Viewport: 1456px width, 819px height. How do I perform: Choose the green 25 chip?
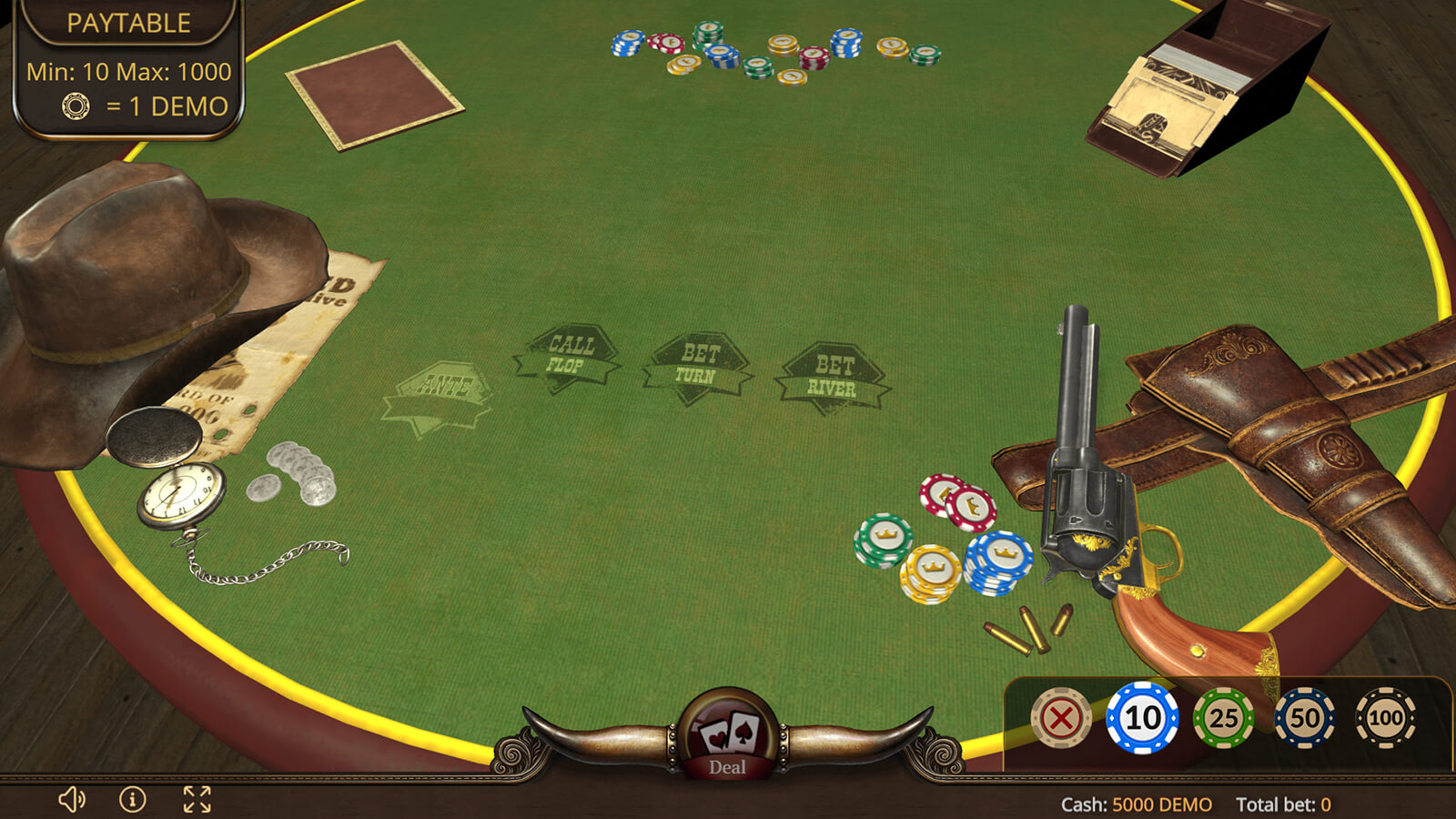coord(1223,718)
